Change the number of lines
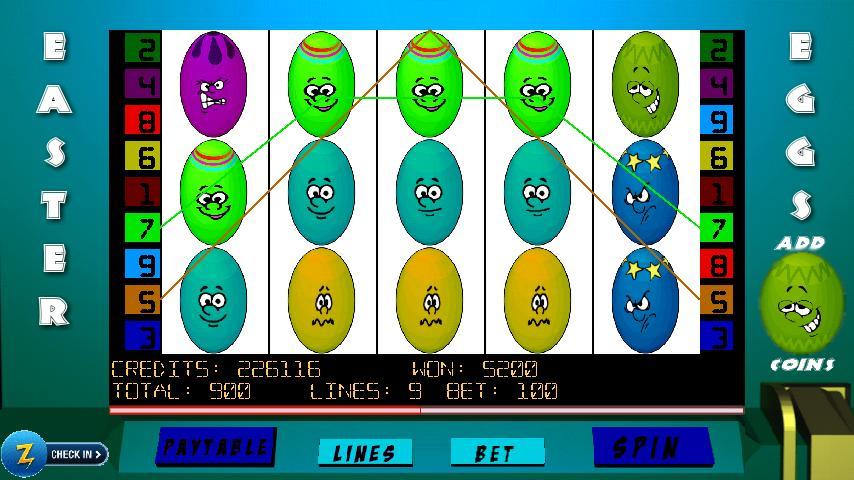This screenshot has width=854, height=480. (x=364, y=453)
